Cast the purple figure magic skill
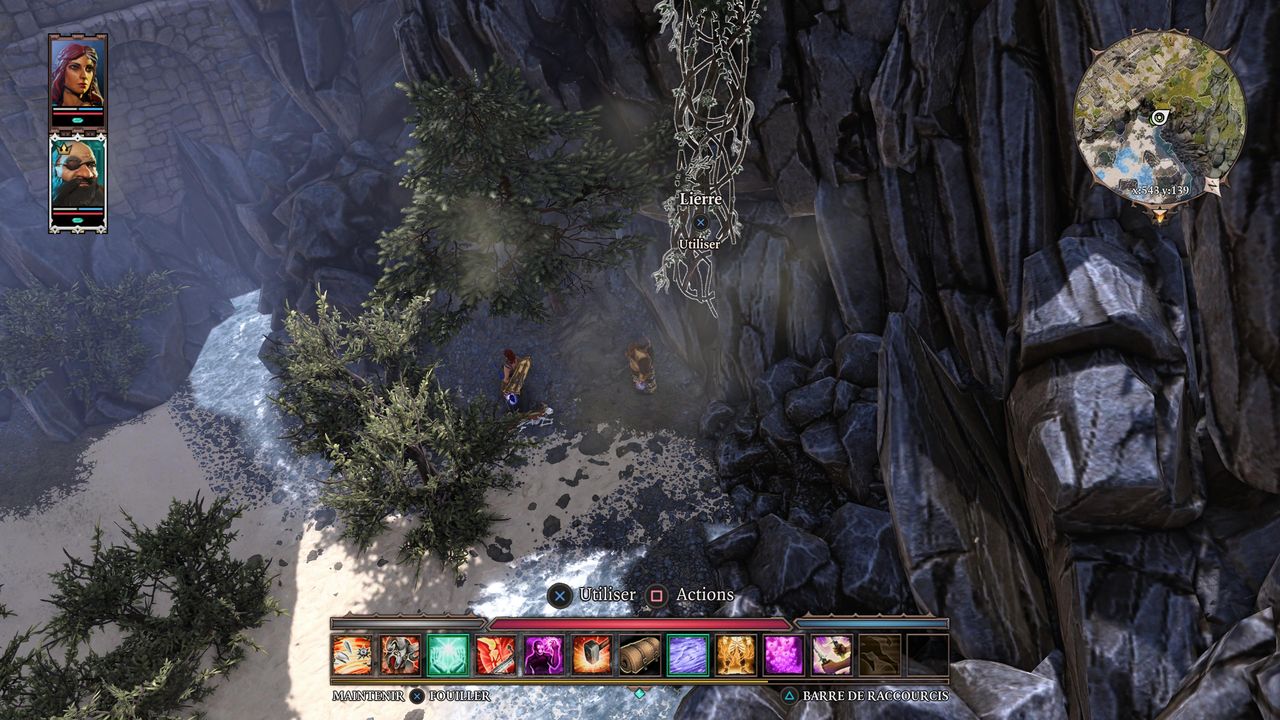The height and width of the screenshot is (720, 1280). (544, 655)
